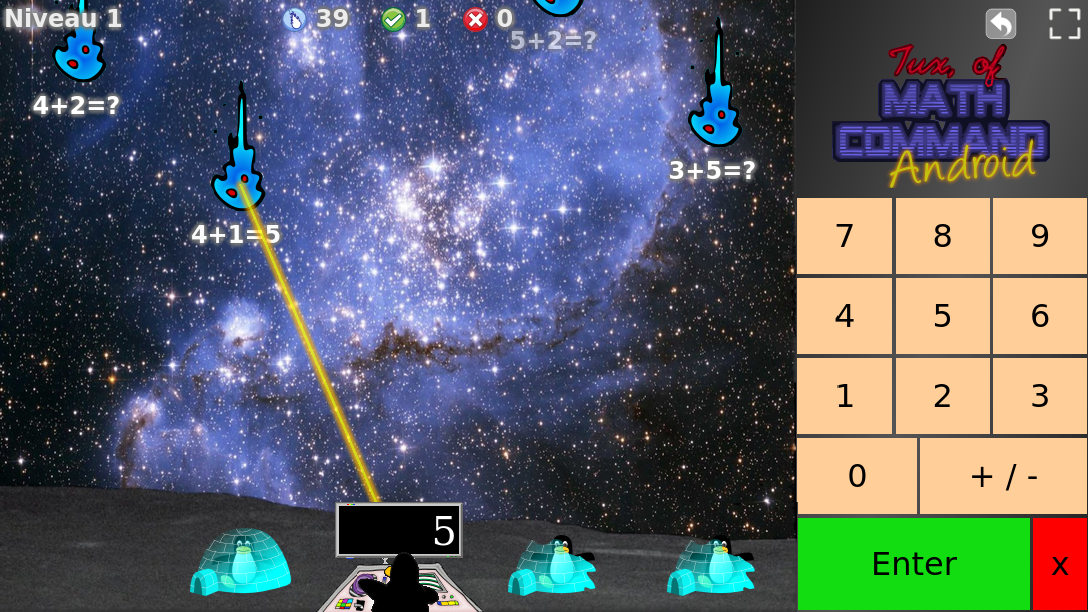Toggle fullscreen mode icon
The width and height of the screenshot is (1088, 612).
(1065, 24)
